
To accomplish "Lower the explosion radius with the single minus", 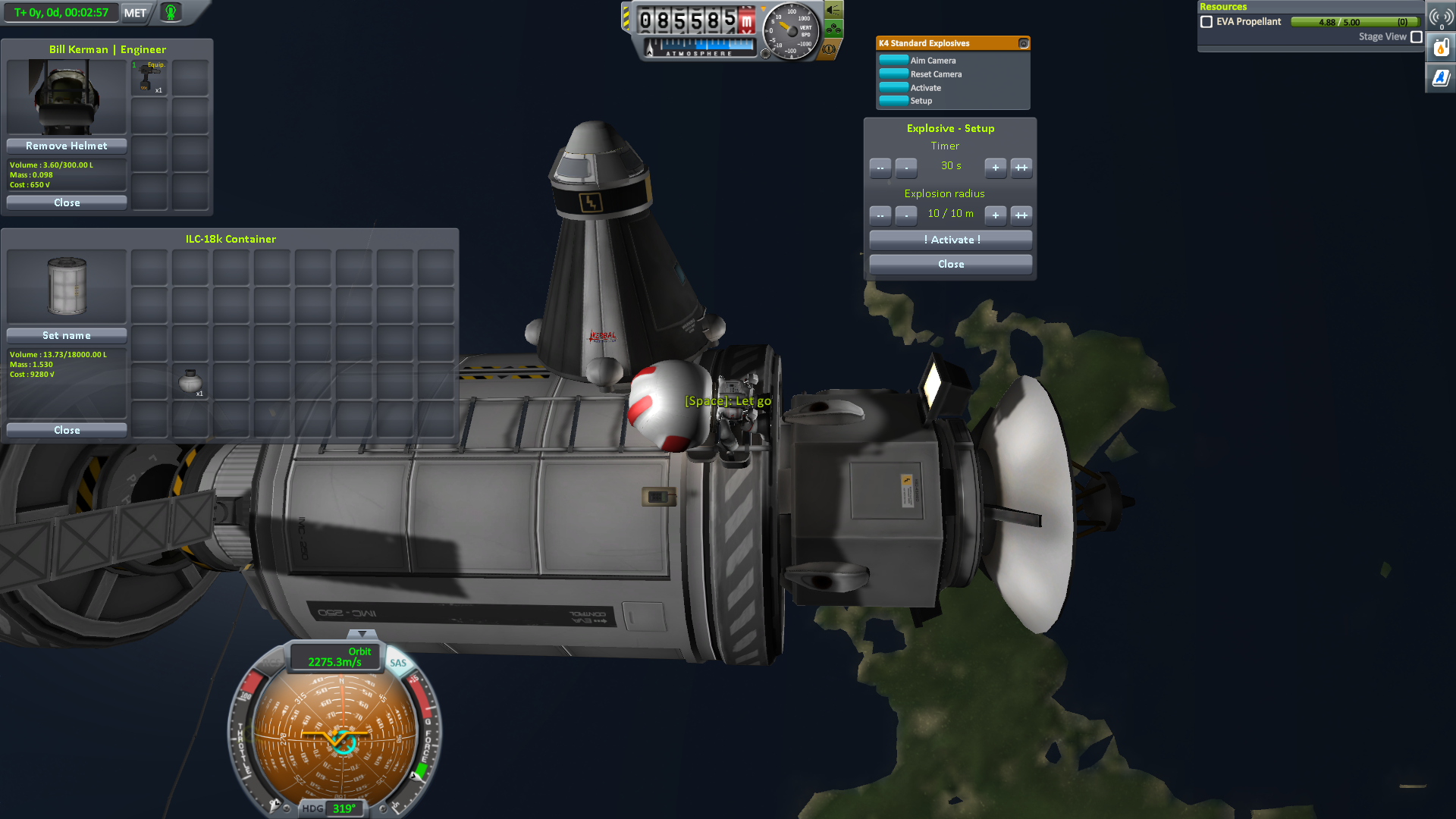I will click(905, 215).
